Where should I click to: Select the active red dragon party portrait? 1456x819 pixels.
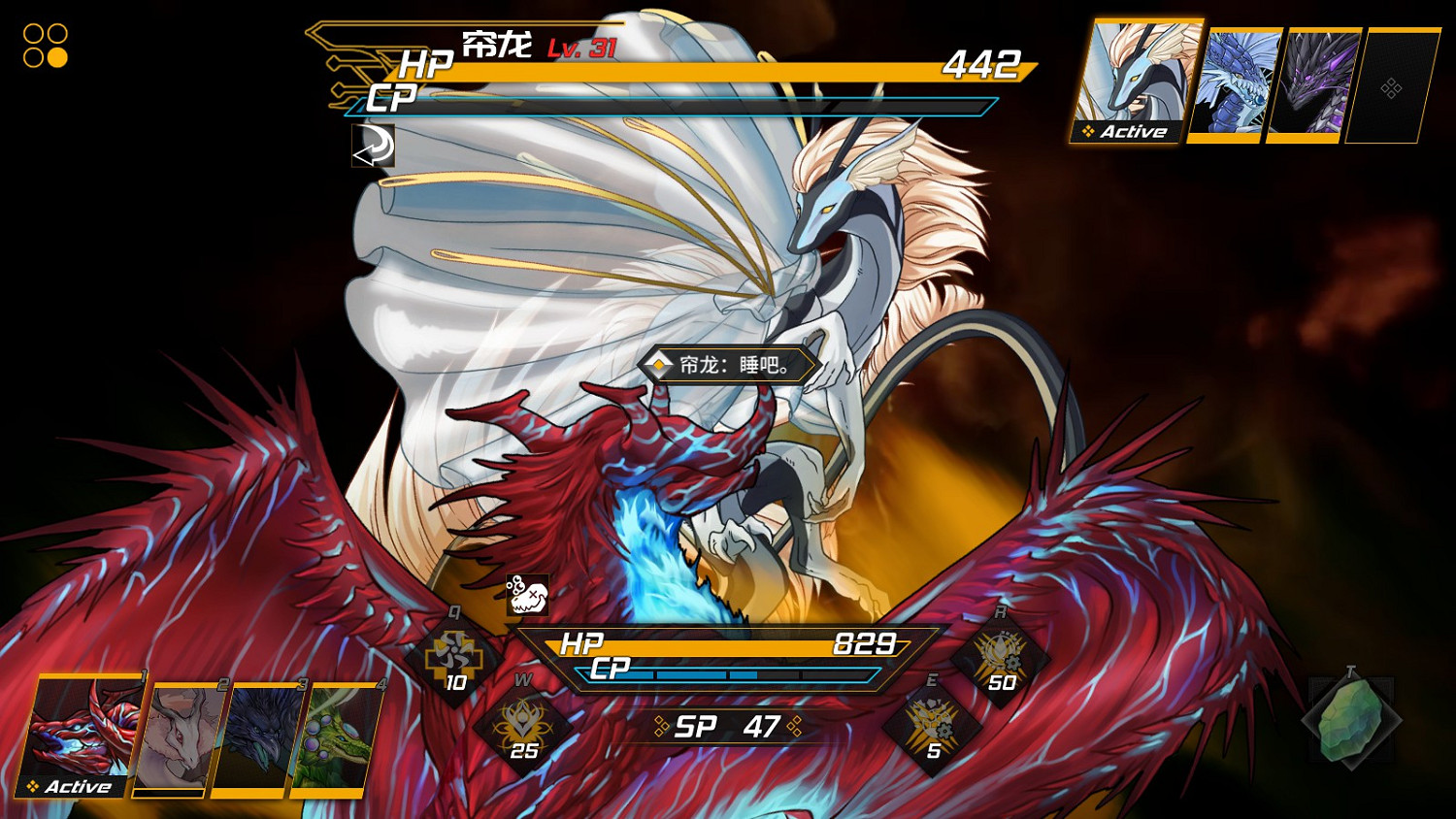click(81, 736)
